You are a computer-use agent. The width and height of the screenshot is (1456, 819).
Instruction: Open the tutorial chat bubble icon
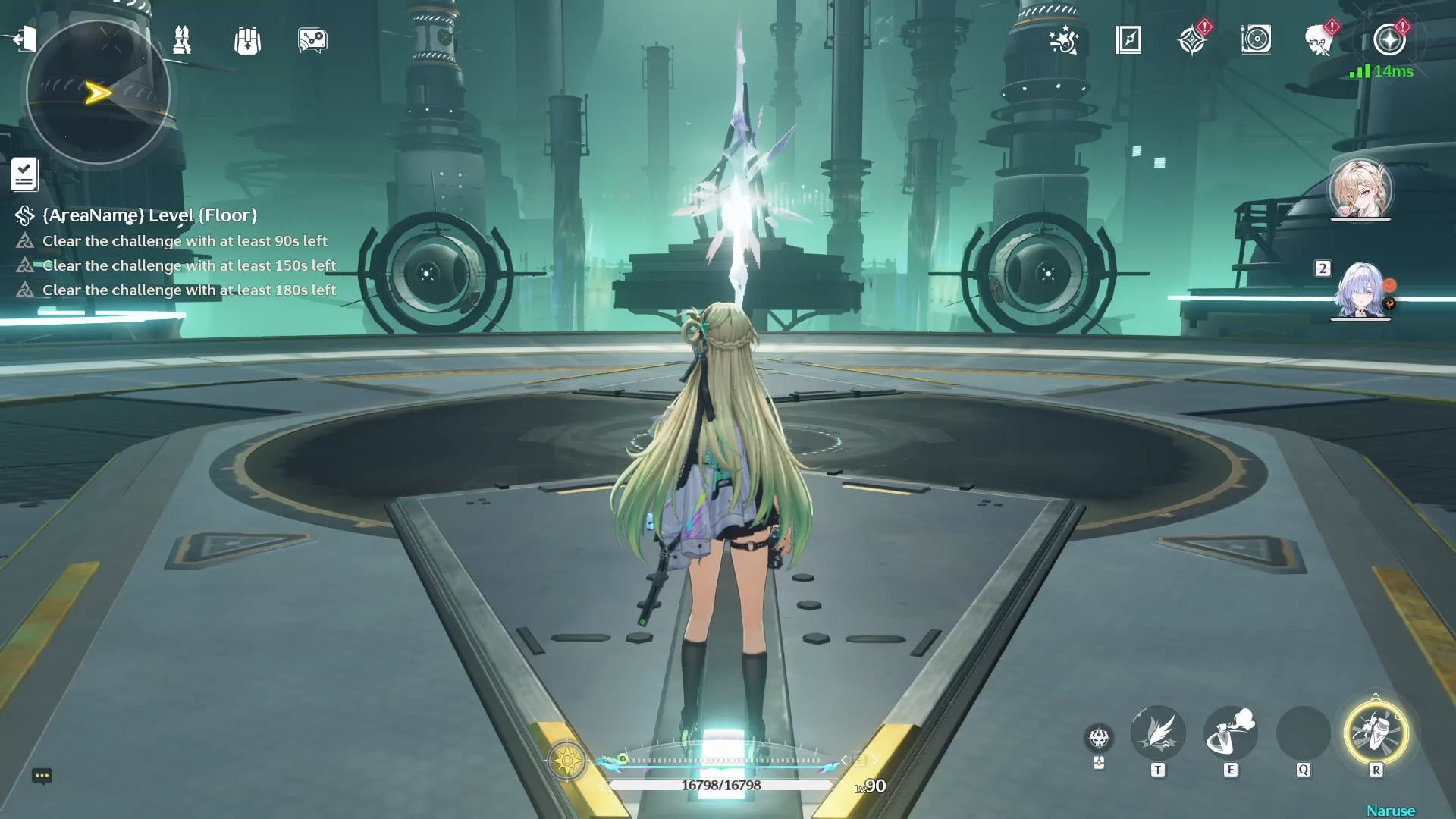(312, 40)
